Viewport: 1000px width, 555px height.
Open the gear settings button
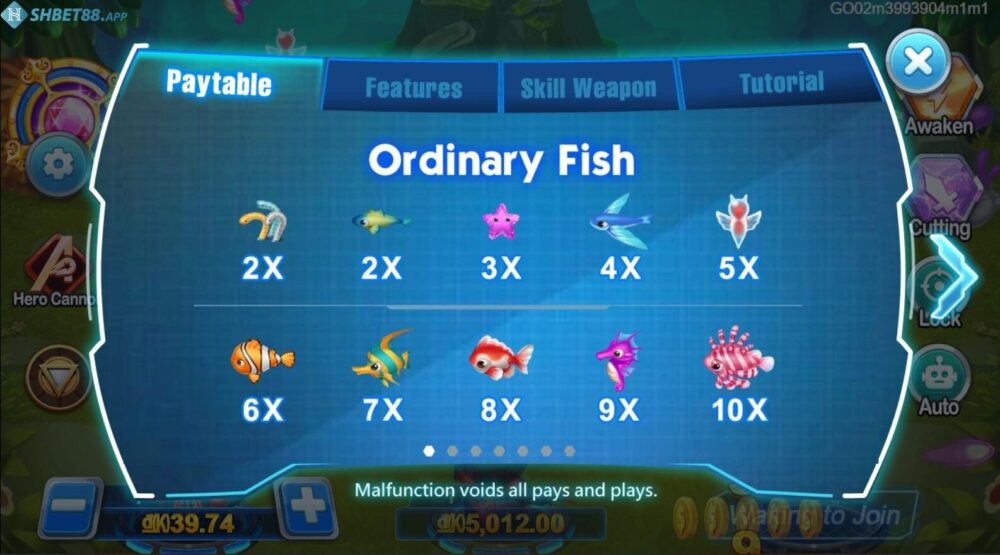click(56, 163)
